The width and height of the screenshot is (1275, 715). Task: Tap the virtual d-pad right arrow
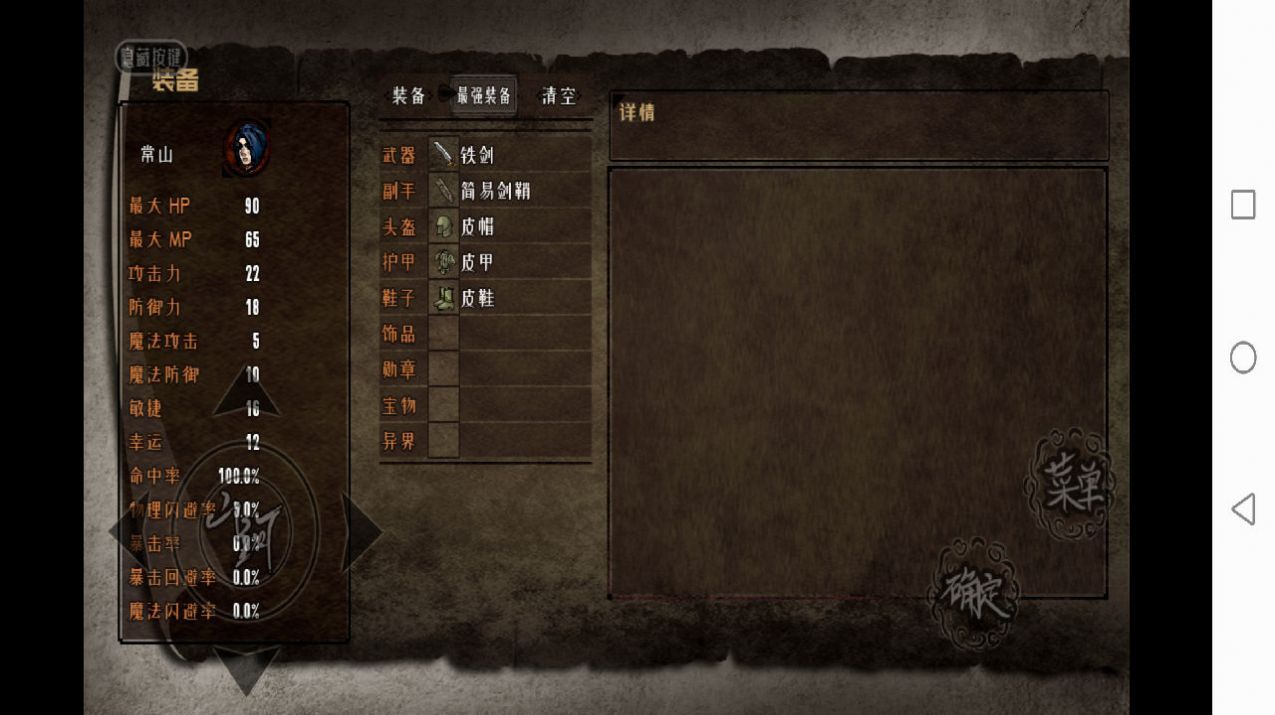(360, 532)
